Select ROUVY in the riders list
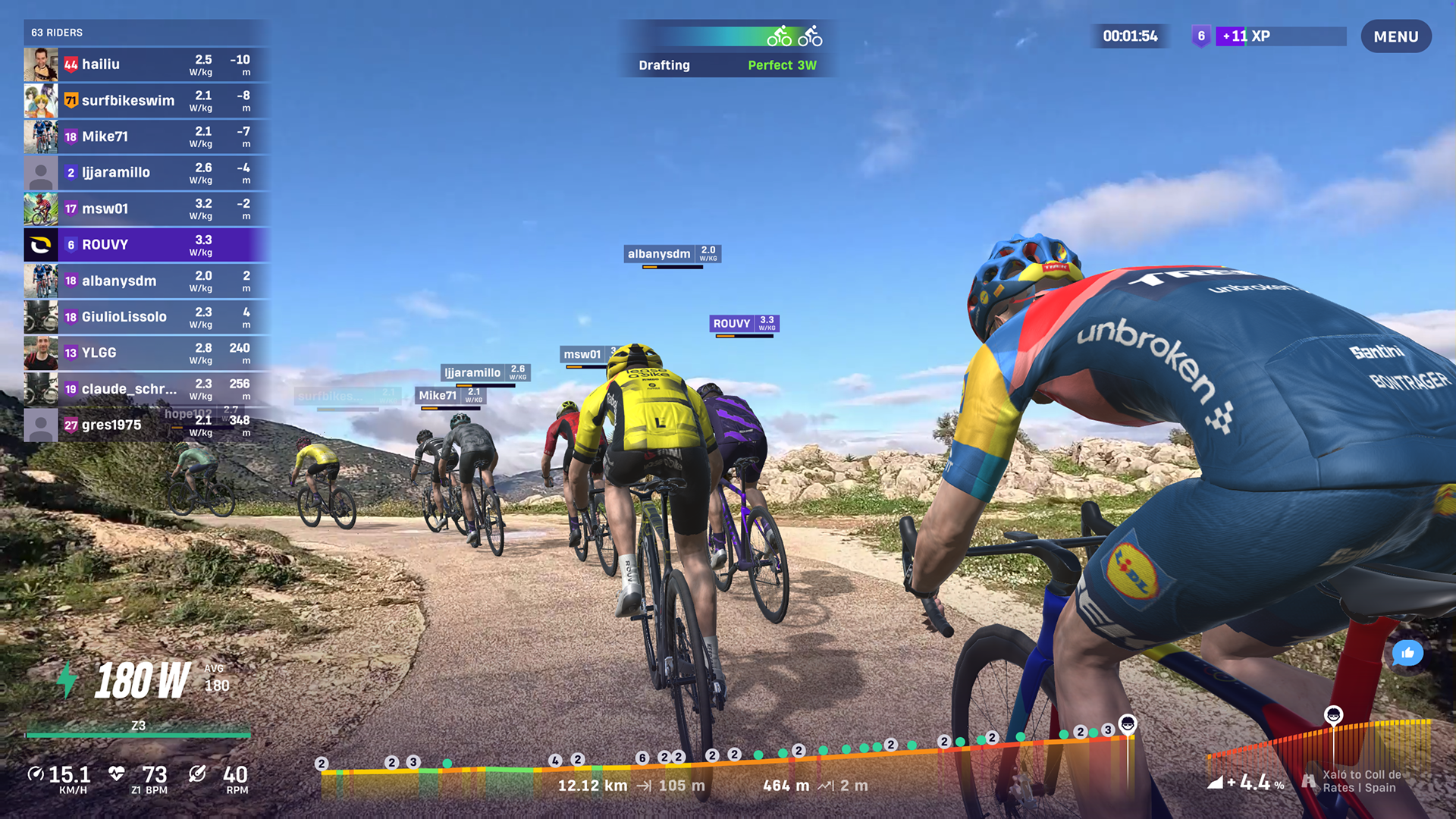 [144, 244]
